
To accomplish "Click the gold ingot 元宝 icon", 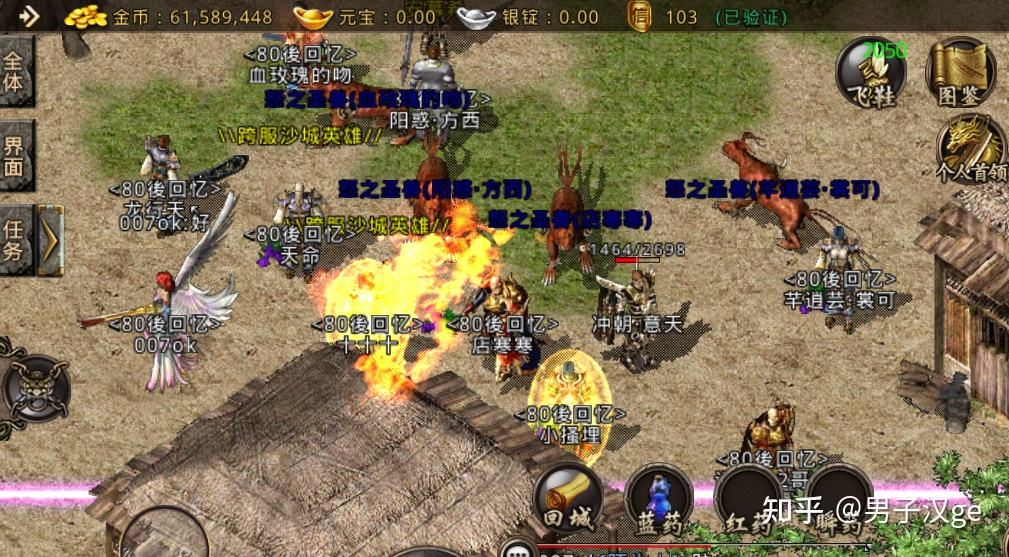I will (x=315, y=16).
